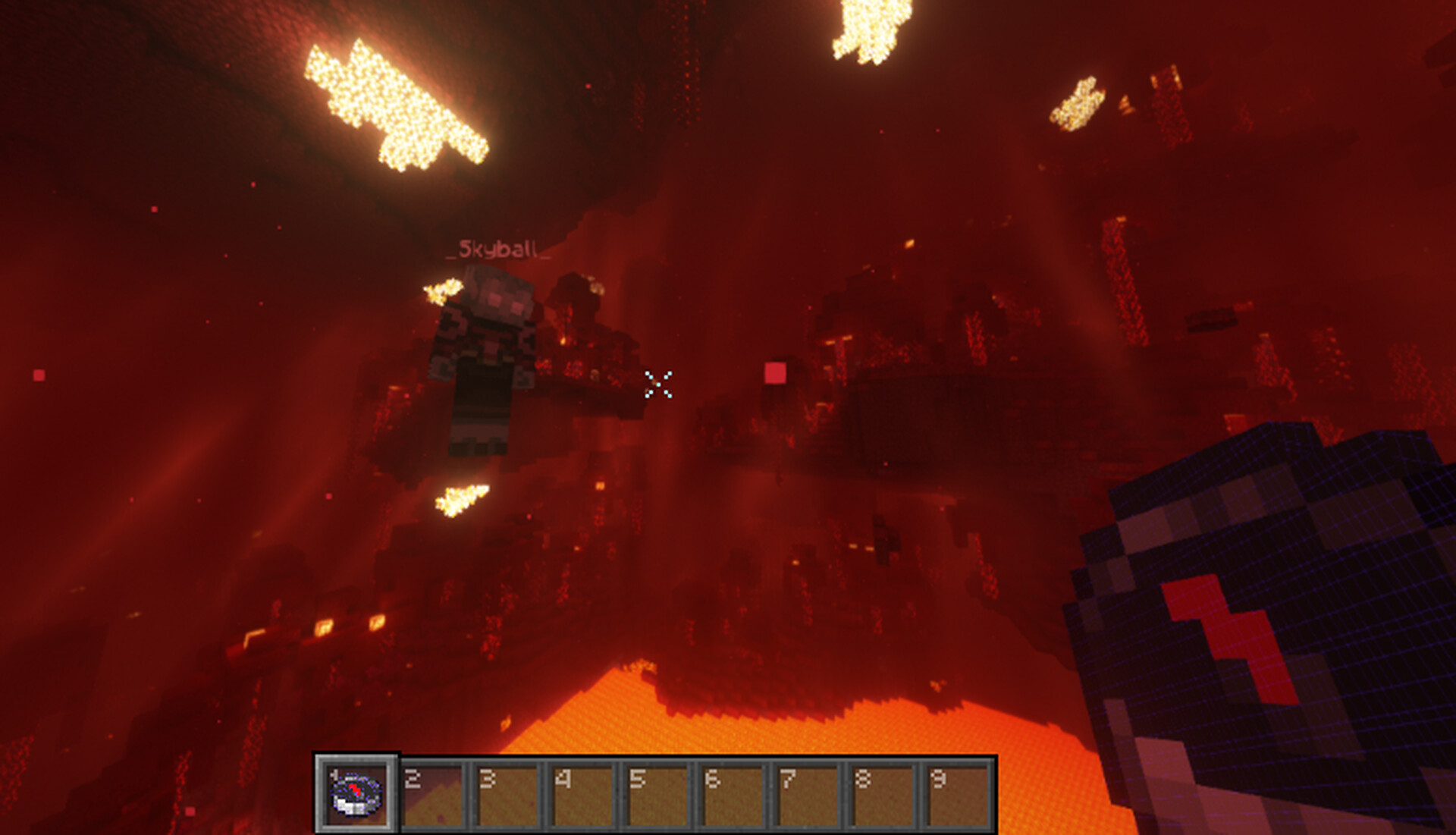Select empty hotbar slot number 2
The image size is (1456, 835).
[x=431, y=795]
